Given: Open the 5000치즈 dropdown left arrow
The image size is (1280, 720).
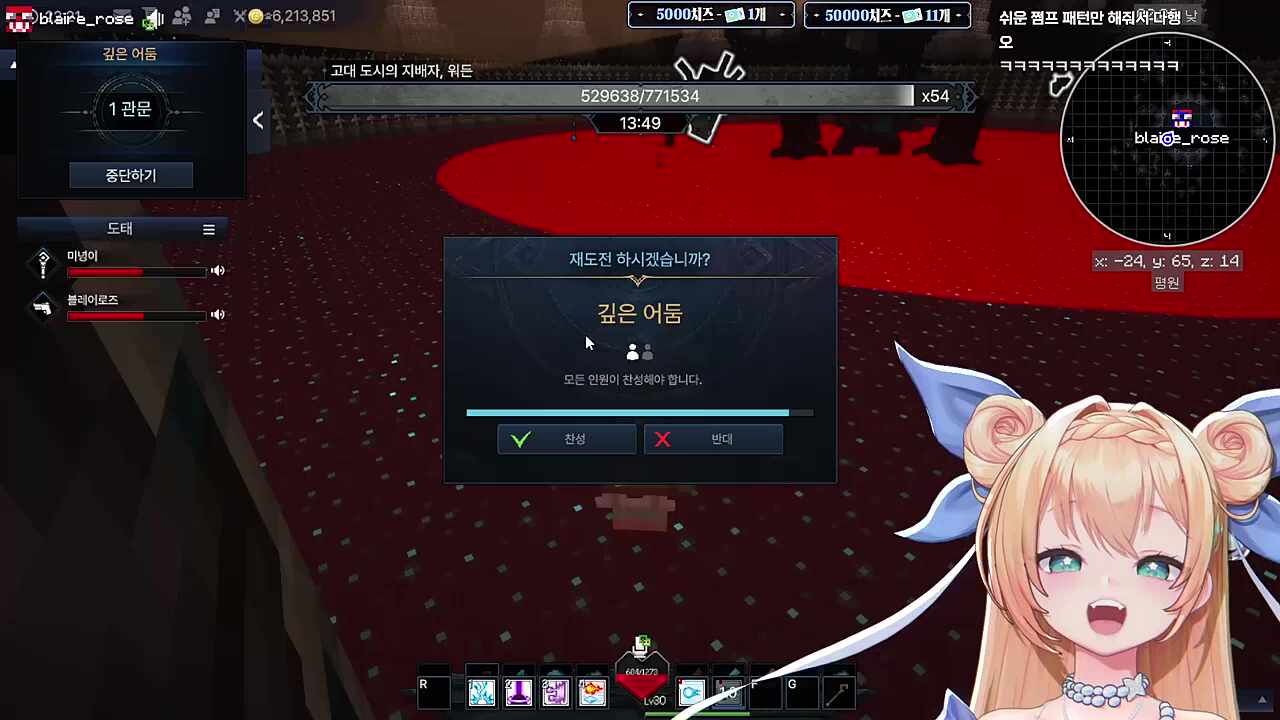Looking at the screenshot, I should [639, 15].
